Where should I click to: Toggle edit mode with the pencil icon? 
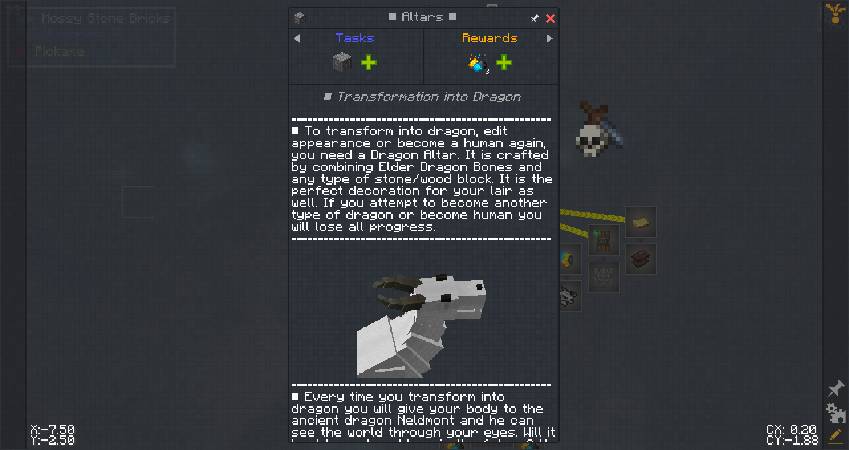tap(835, 436)
